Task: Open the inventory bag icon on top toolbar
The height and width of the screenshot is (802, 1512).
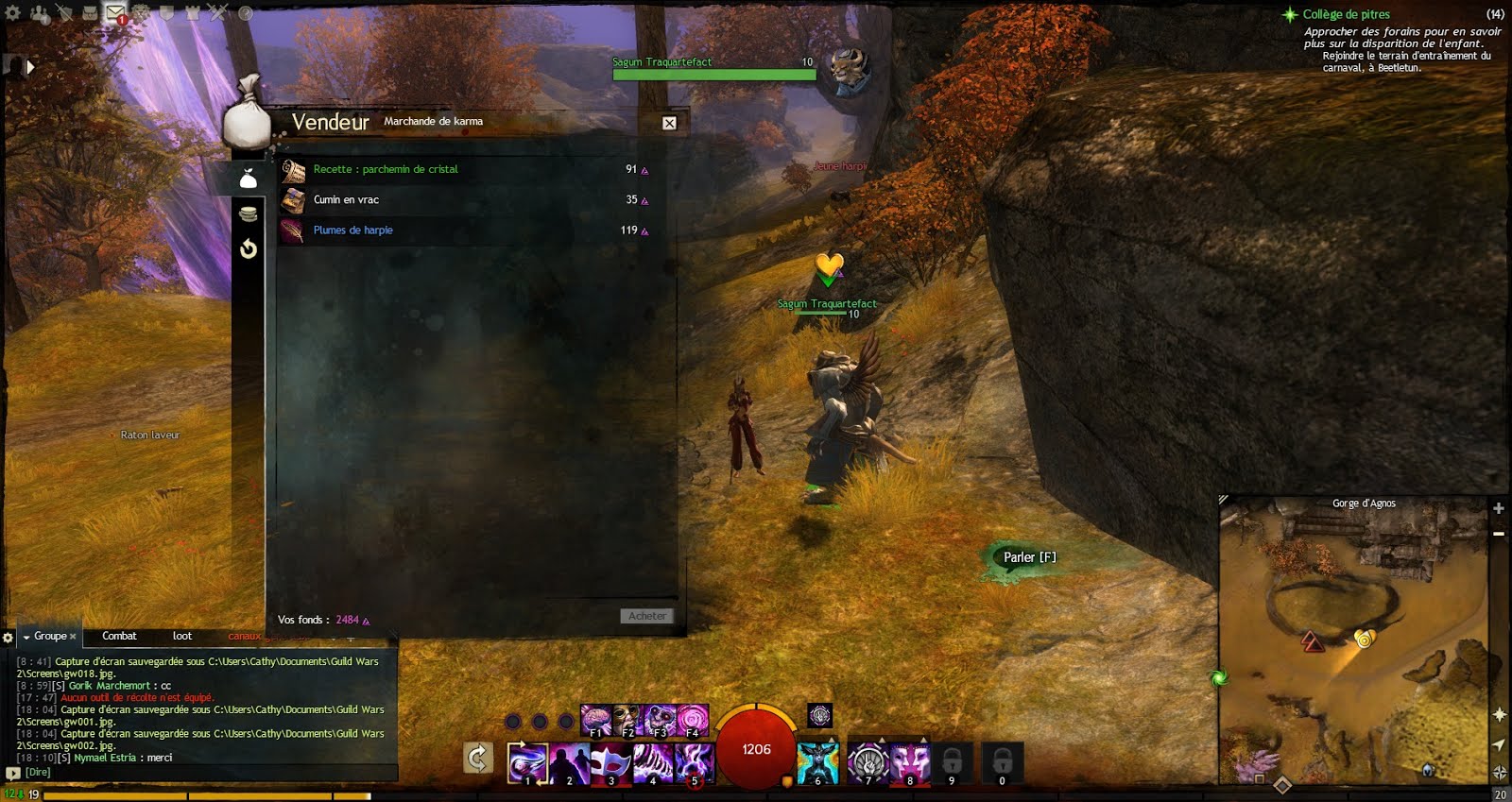Action: [90, 13]
